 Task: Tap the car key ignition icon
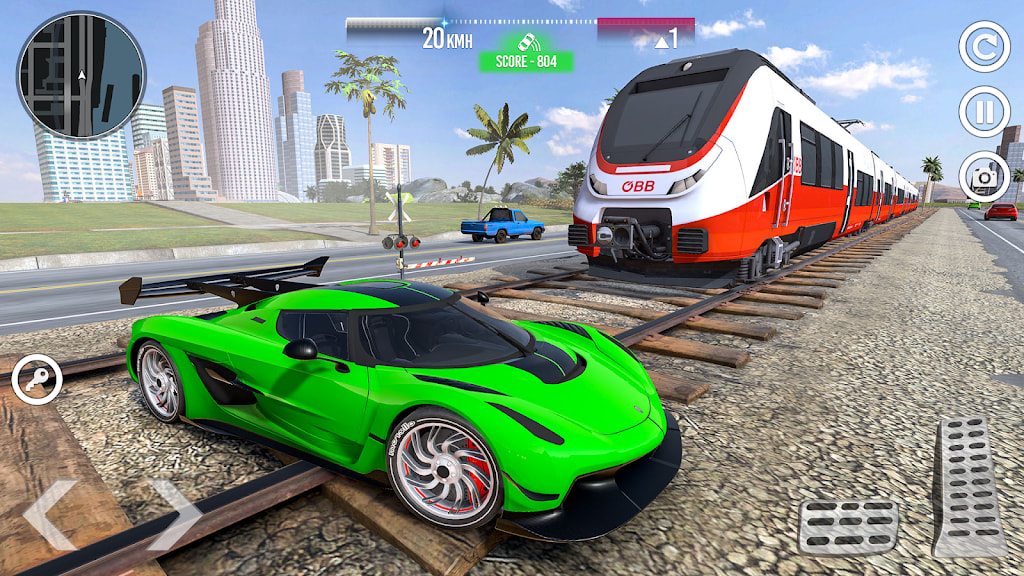[x=37, y=380]
